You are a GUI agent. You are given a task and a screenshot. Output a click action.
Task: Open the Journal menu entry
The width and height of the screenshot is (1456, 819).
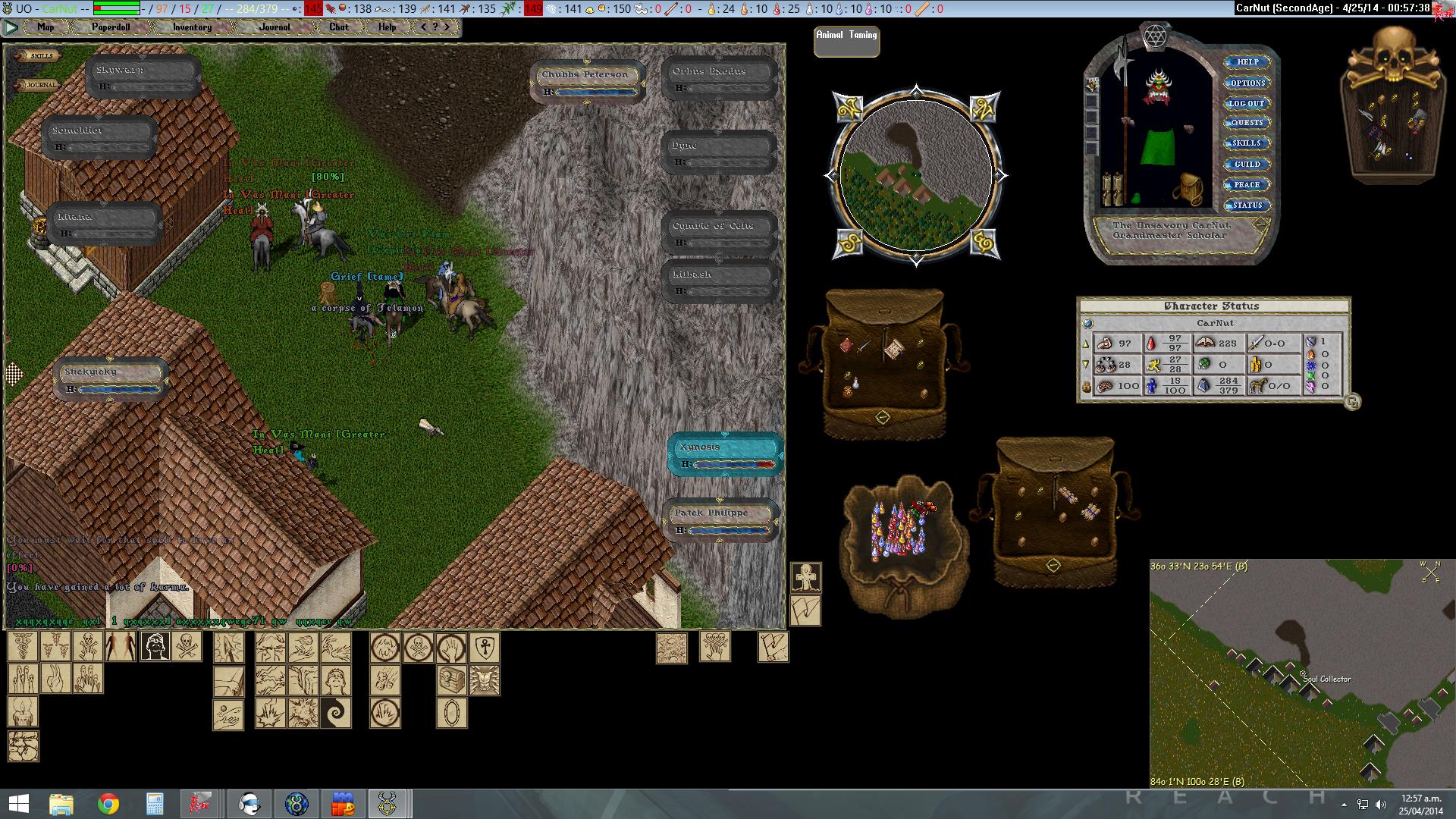(275, 27)
